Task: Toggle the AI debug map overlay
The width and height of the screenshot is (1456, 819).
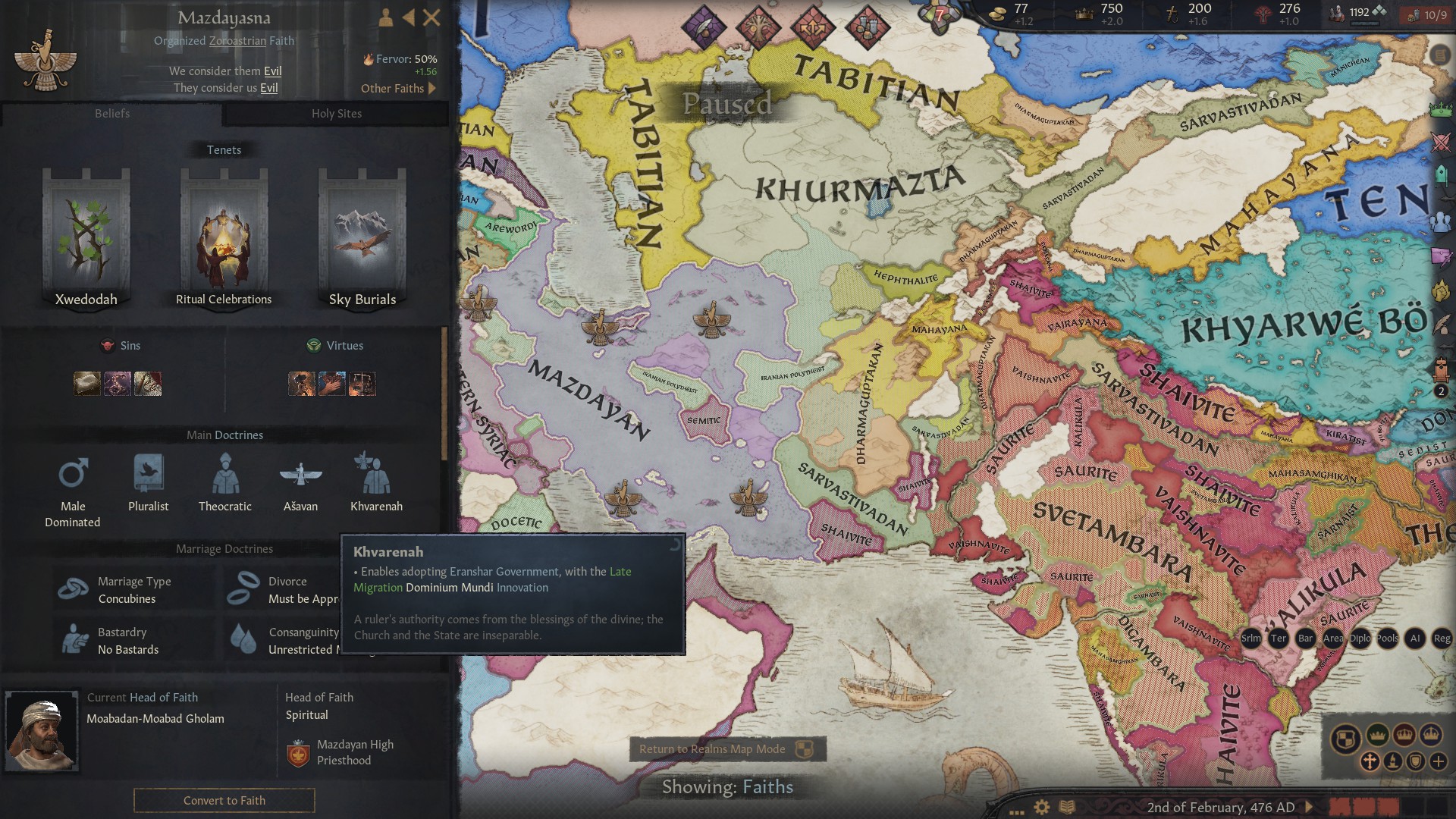Action: click(x=1416, y=639)
